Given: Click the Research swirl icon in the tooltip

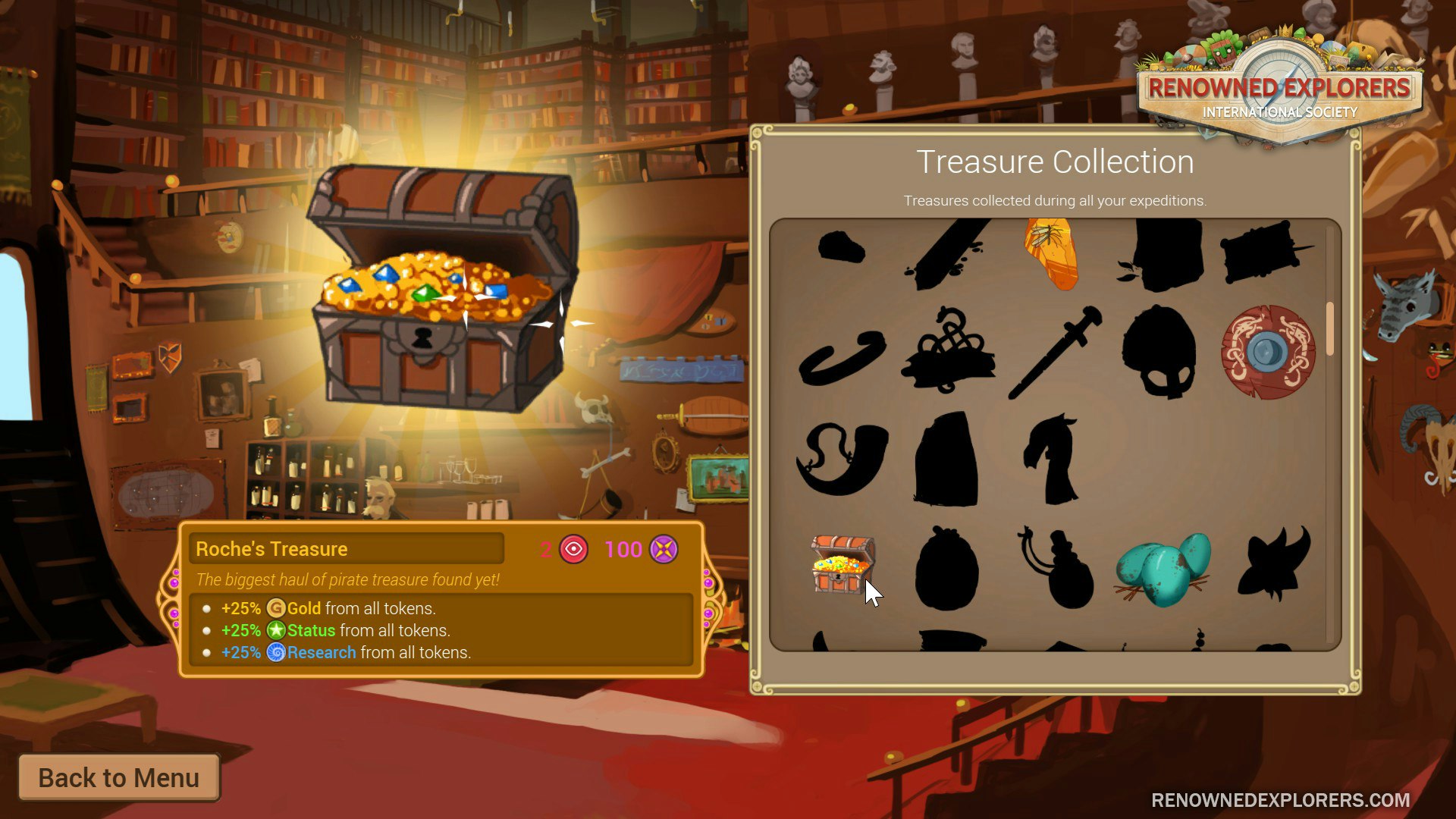Looking at the screenshot, I should coord(276,652).
